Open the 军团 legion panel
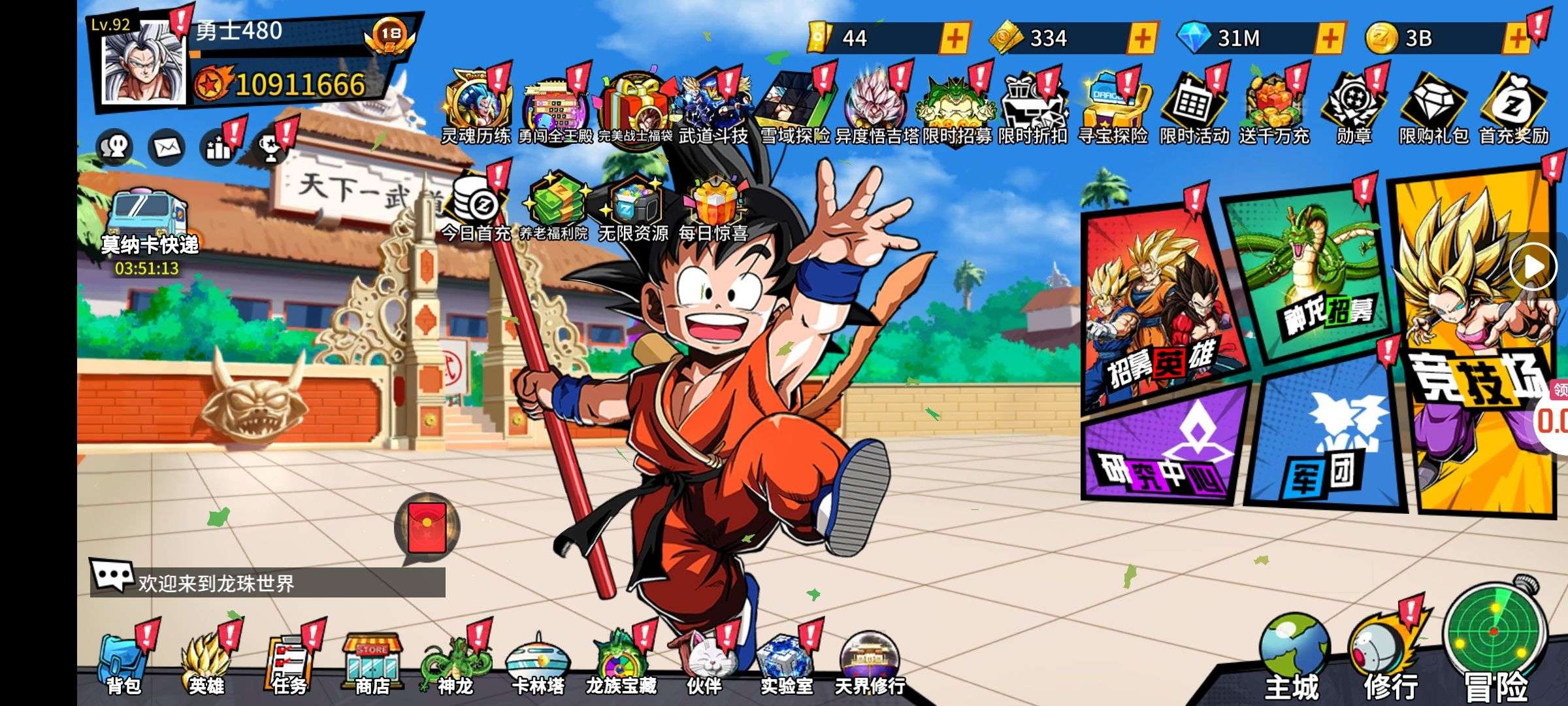Viewport: 1568px width, 706px height. pyautogui.click(x=1323, y=438)
